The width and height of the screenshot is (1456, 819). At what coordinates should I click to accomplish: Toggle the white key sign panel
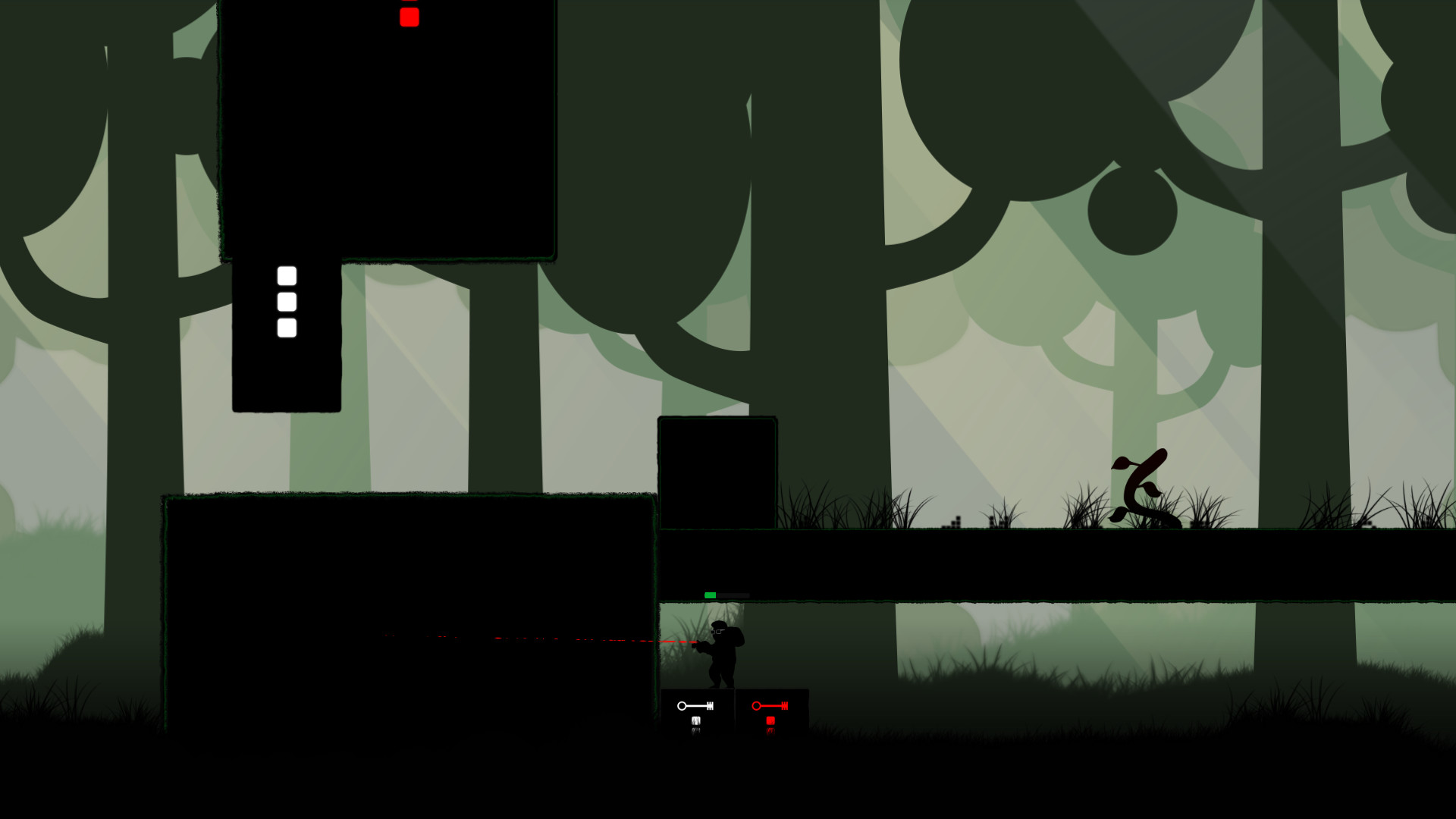[x=698, y=713]
